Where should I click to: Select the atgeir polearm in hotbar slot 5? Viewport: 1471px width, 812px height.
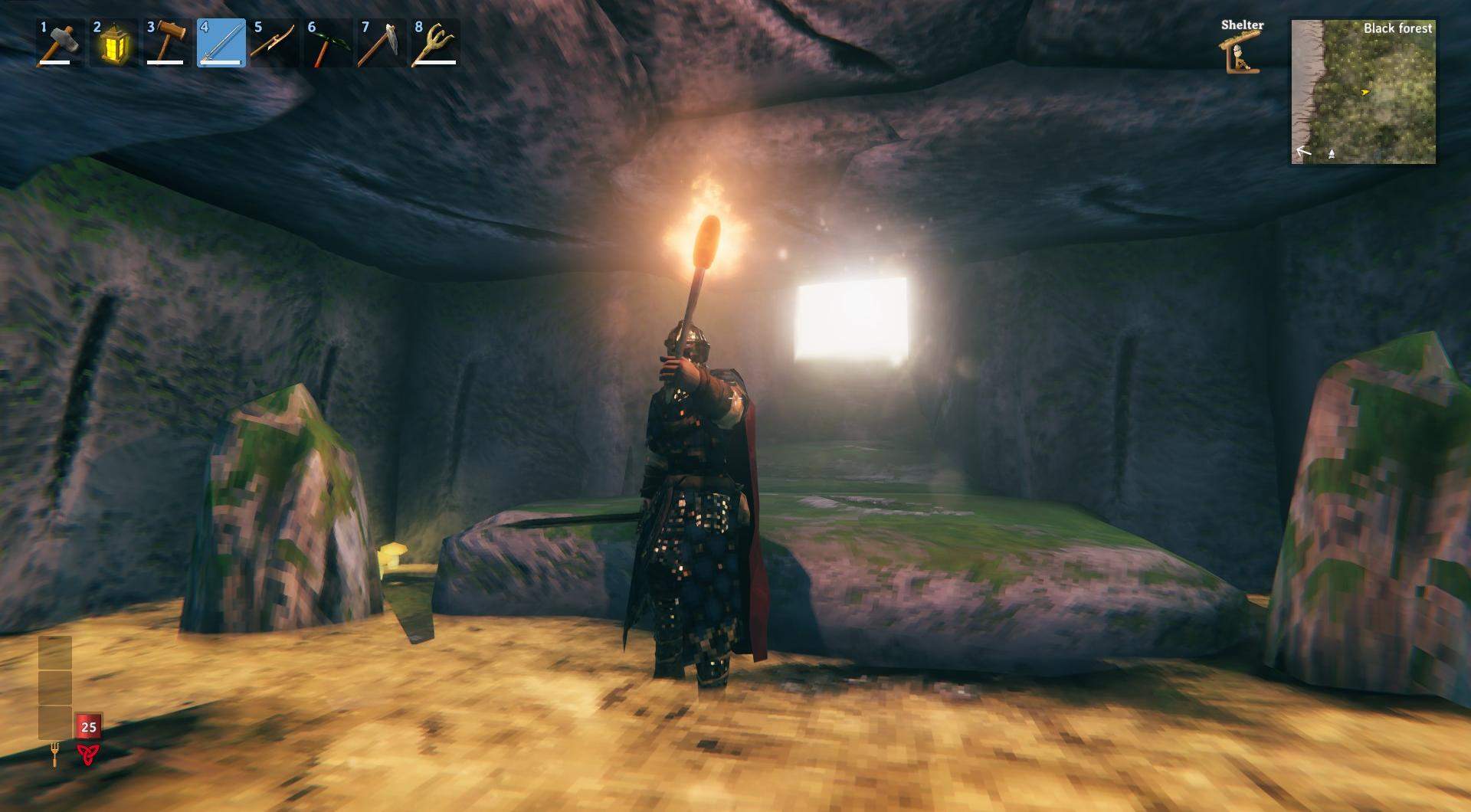274,44
